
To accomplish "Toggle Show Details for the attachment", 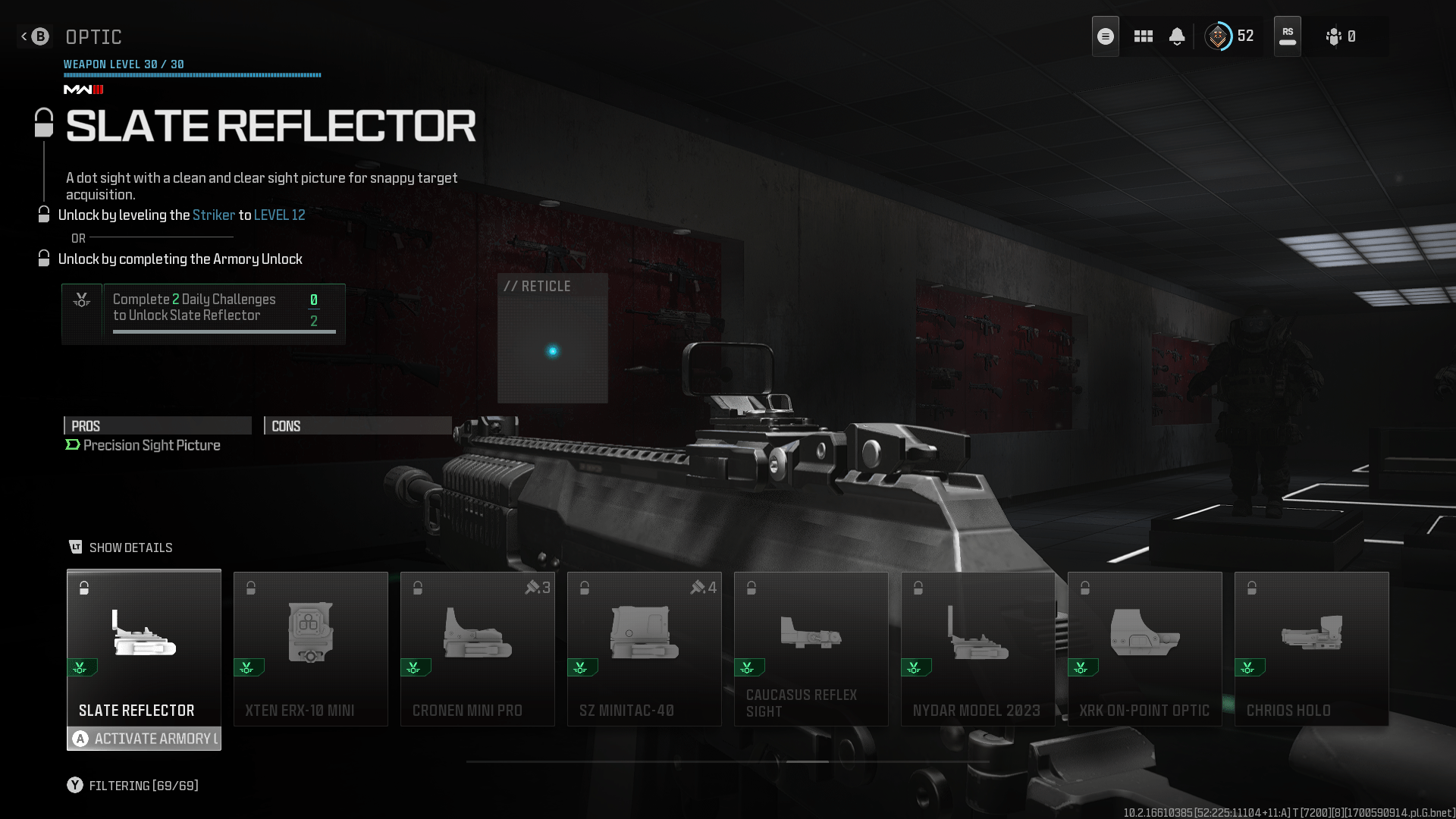I will click(121, 548).
